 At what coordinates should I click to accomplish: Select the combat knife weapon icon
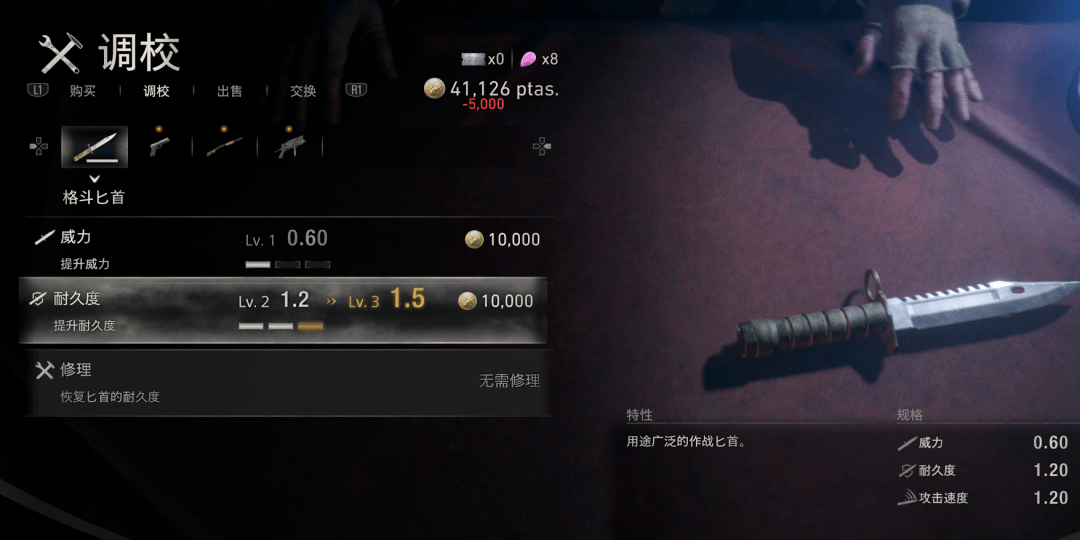[94, 147]
